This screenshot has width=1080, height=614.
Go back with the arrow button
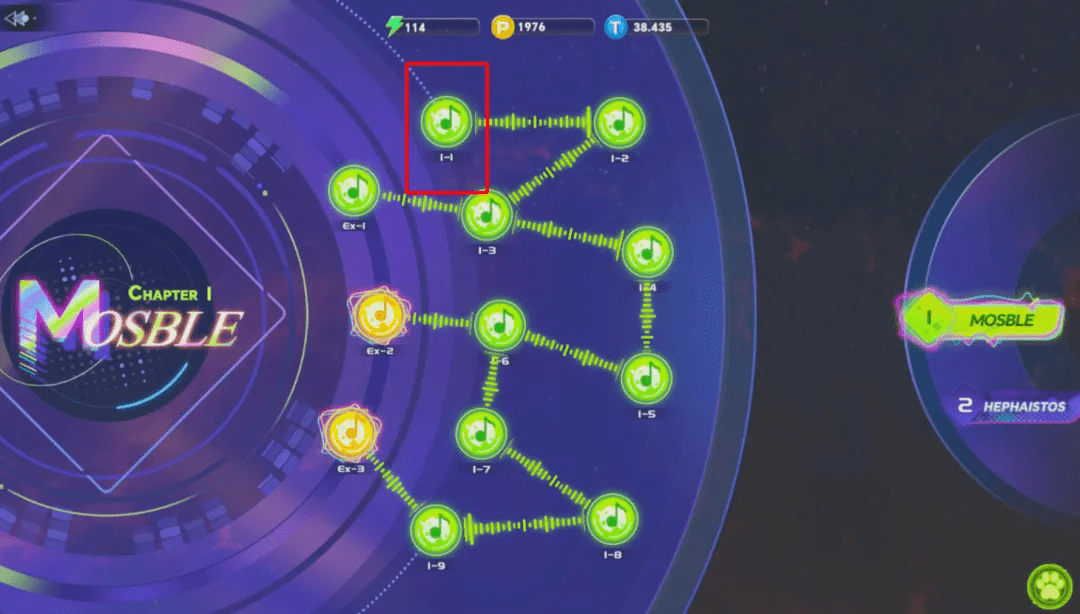tap(21, 17)
